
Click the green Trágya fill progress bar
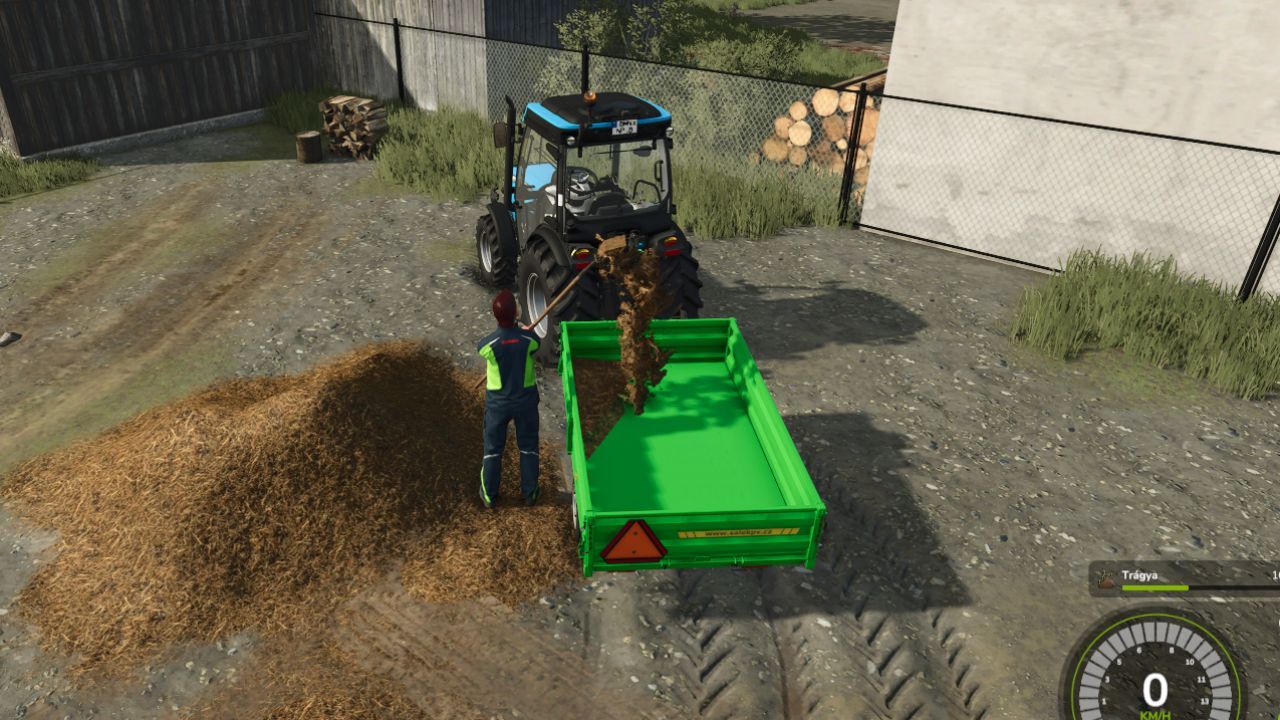[1155, 588]
